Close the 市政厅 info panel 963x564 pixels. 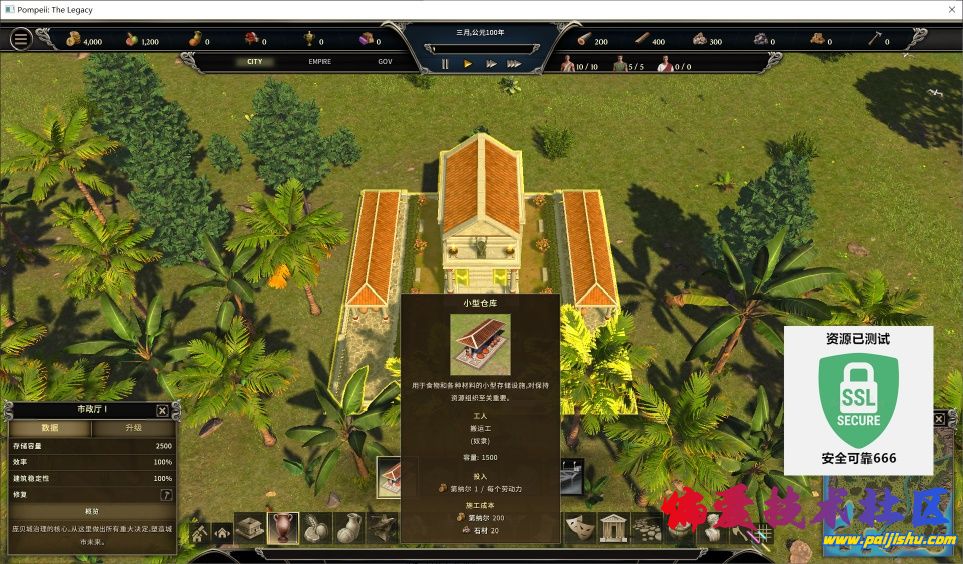tap(162, 410)
